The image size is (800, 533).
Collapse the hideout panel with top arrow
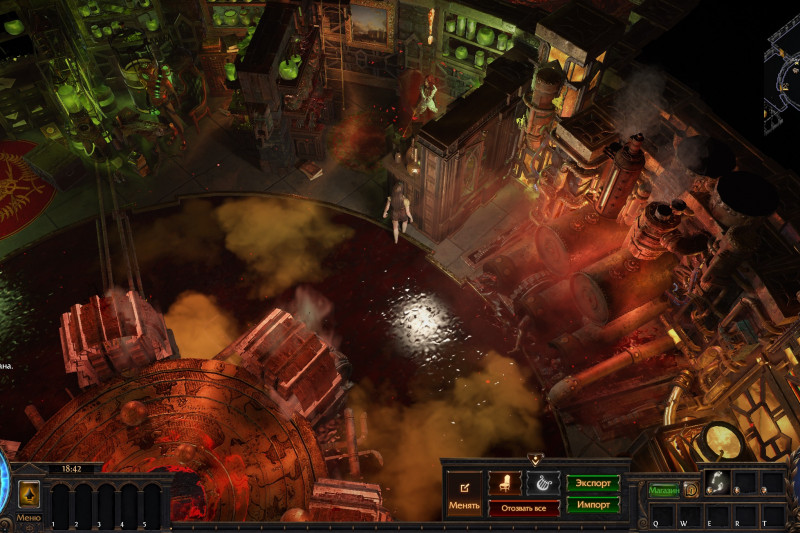coord(535,460)
